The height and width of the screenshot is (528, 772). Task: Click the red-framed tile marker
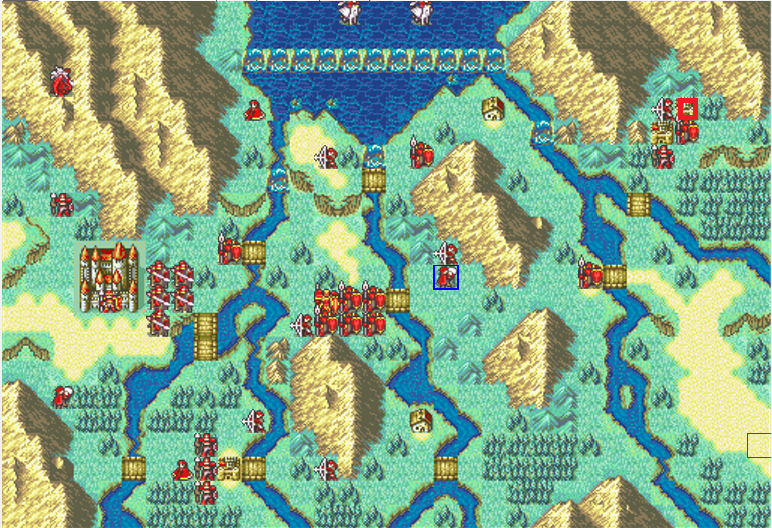pyautogui.click(x=687, y=108)
